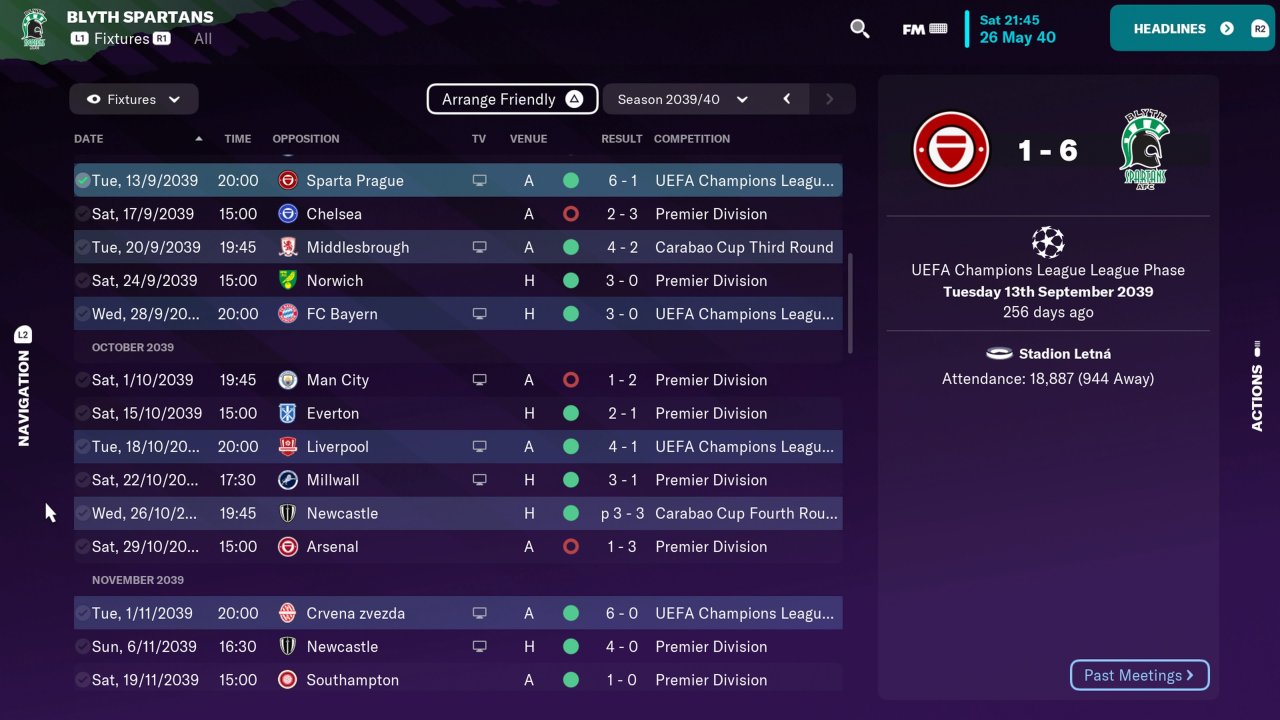
Task: Open Past Meetings with Sparta Prague
Action: pos(1139,675)
